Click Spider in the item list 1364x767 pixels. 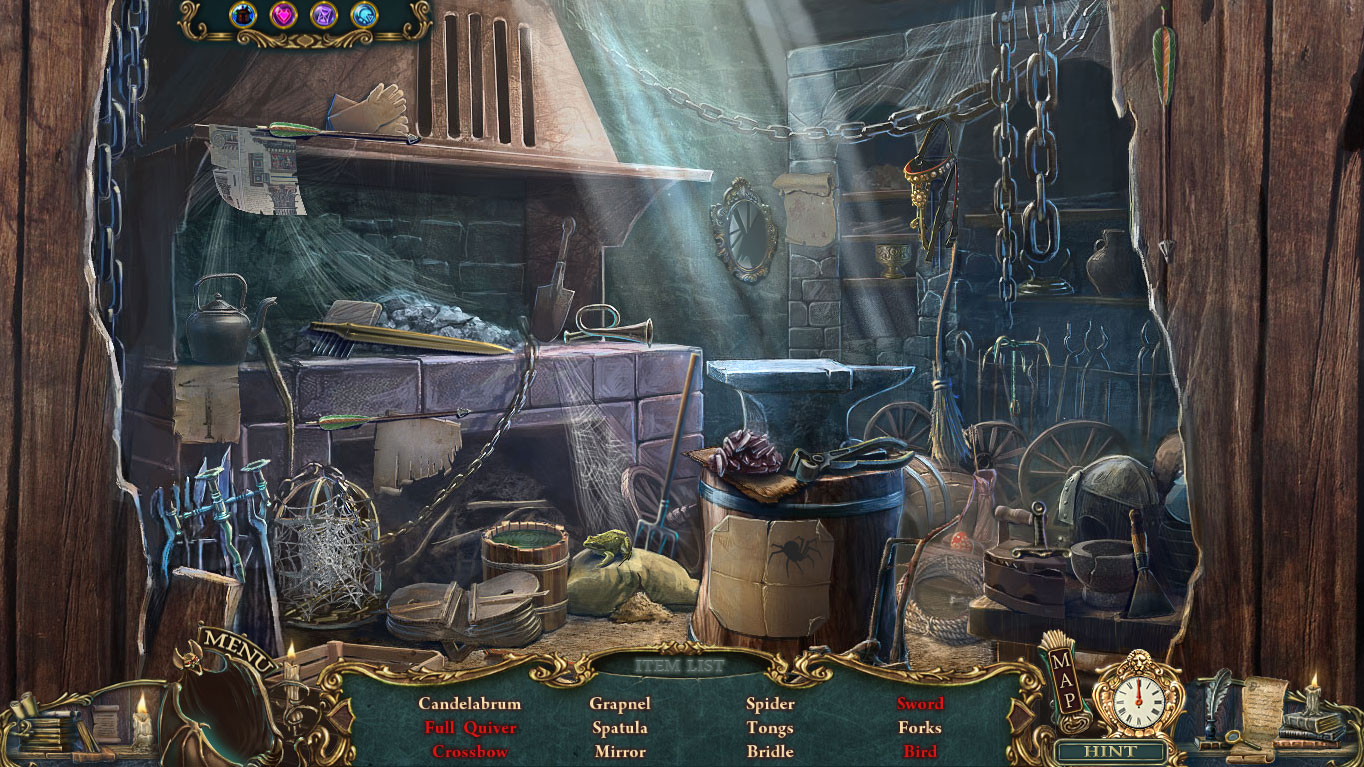770,704
